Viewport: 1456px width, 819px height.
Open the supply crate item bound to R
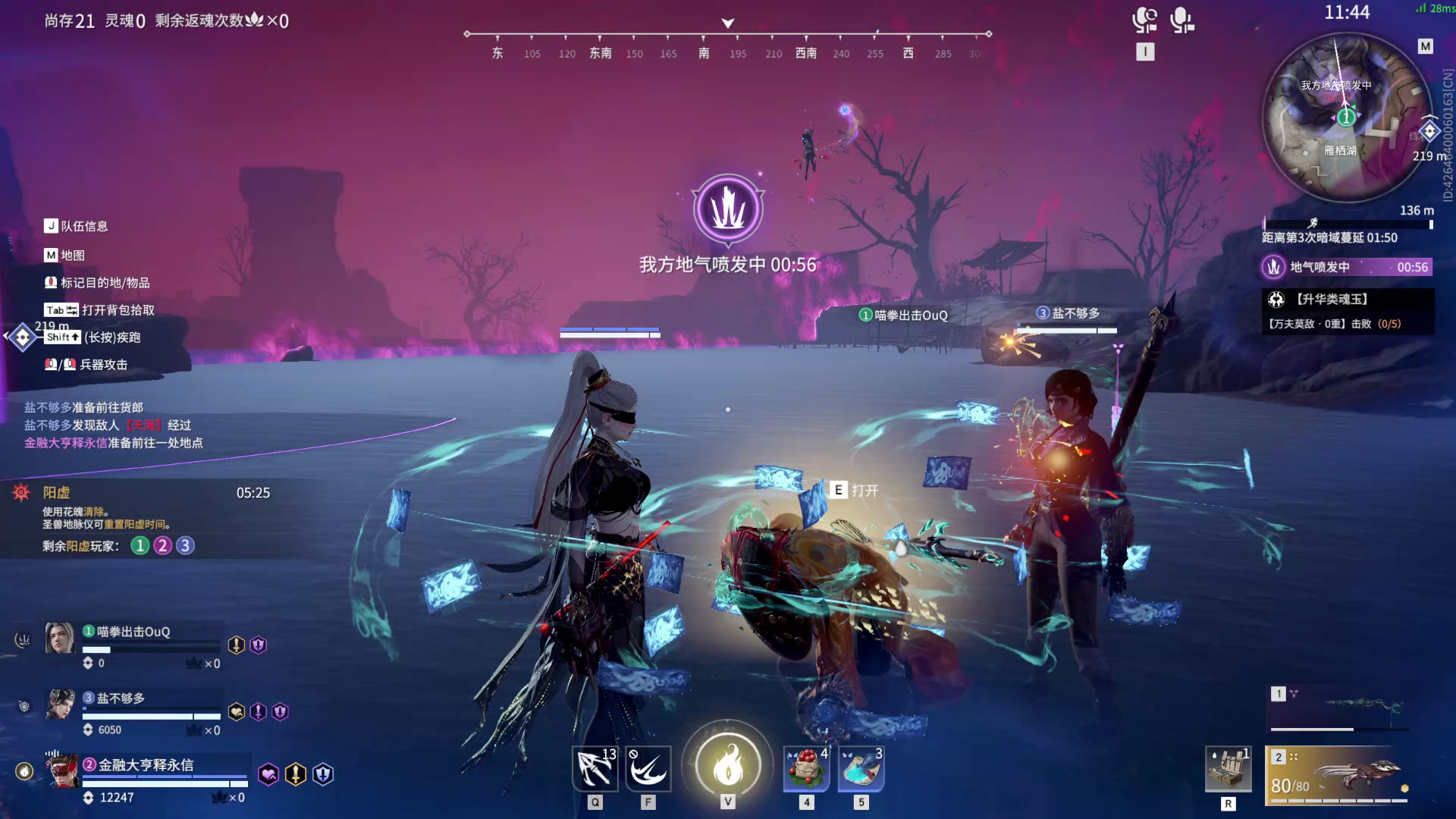click(1228, 768)
